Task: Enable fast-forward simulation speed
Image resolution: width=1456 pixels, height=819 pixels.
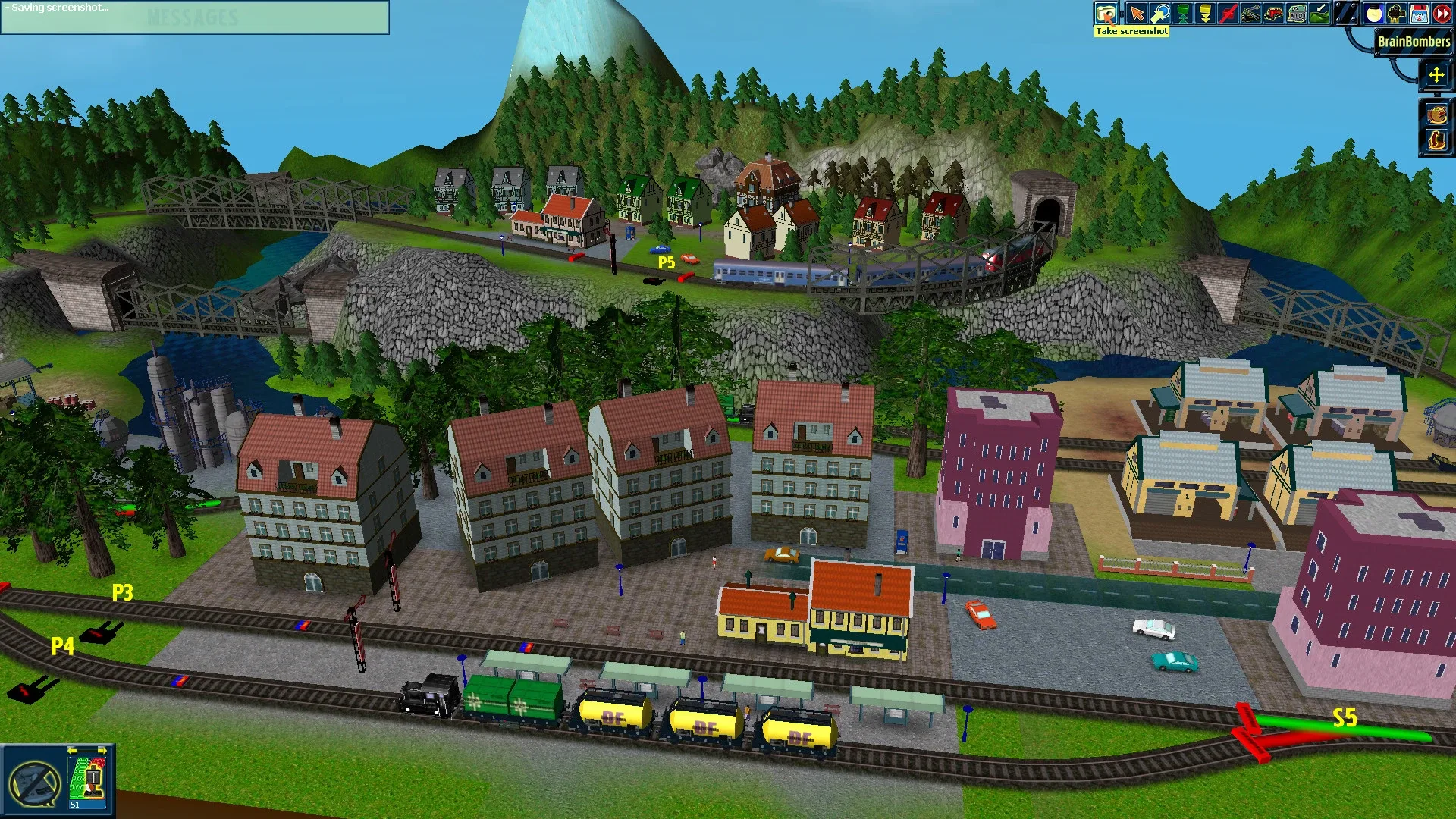Action: pos(1442,13)
